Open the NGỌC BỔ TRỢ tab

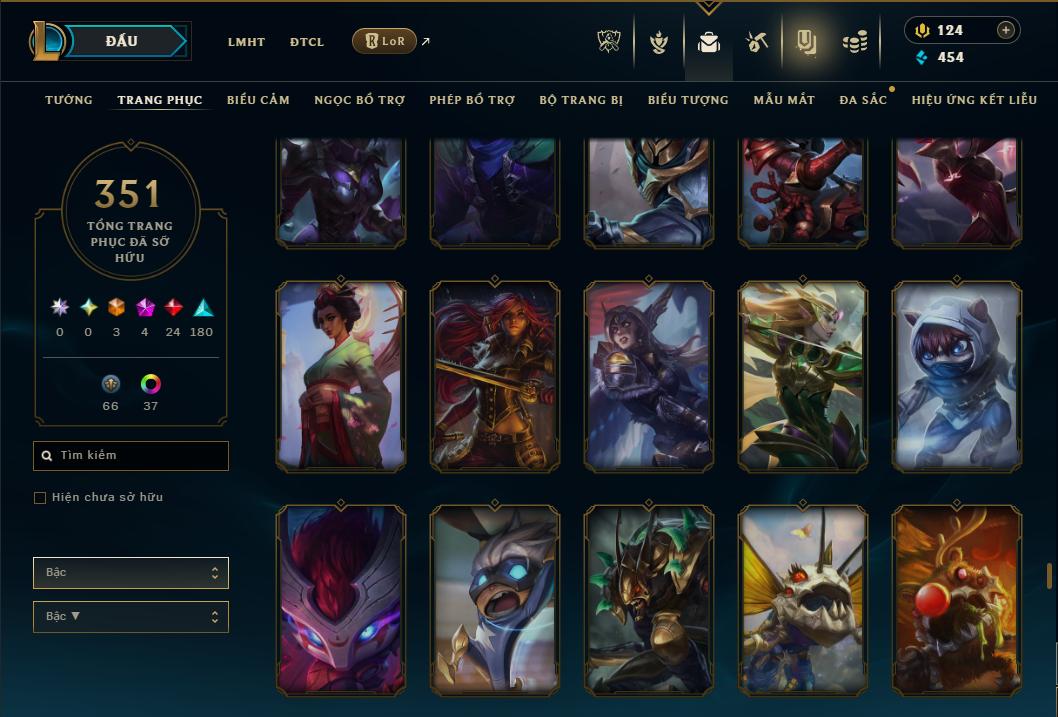point(359,100)
